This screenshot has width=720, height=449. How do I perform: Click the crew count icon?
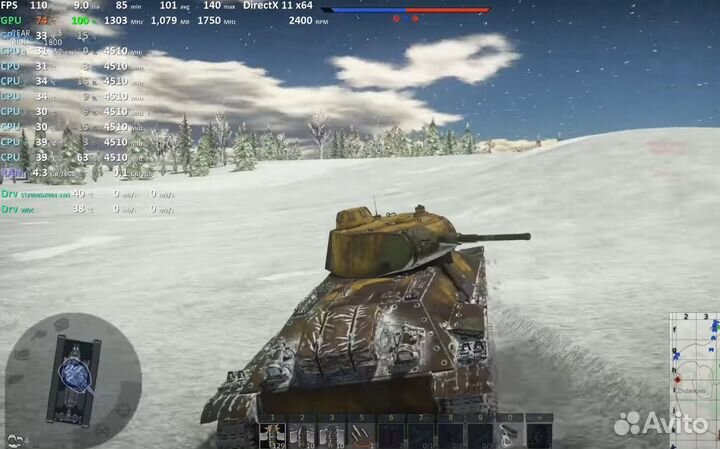(x=15, y=438)
